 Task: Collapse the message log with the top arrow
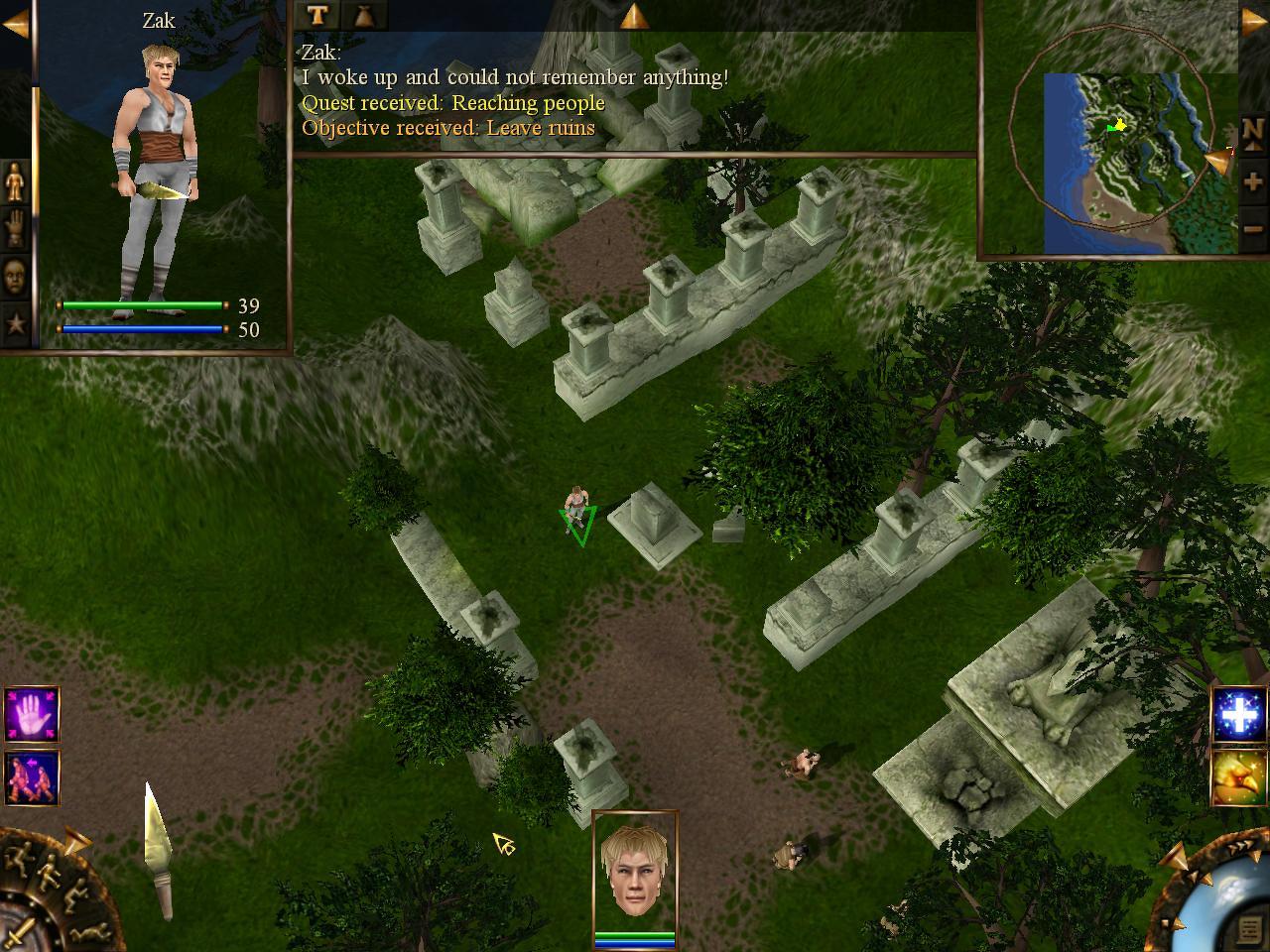click(635, 16)
